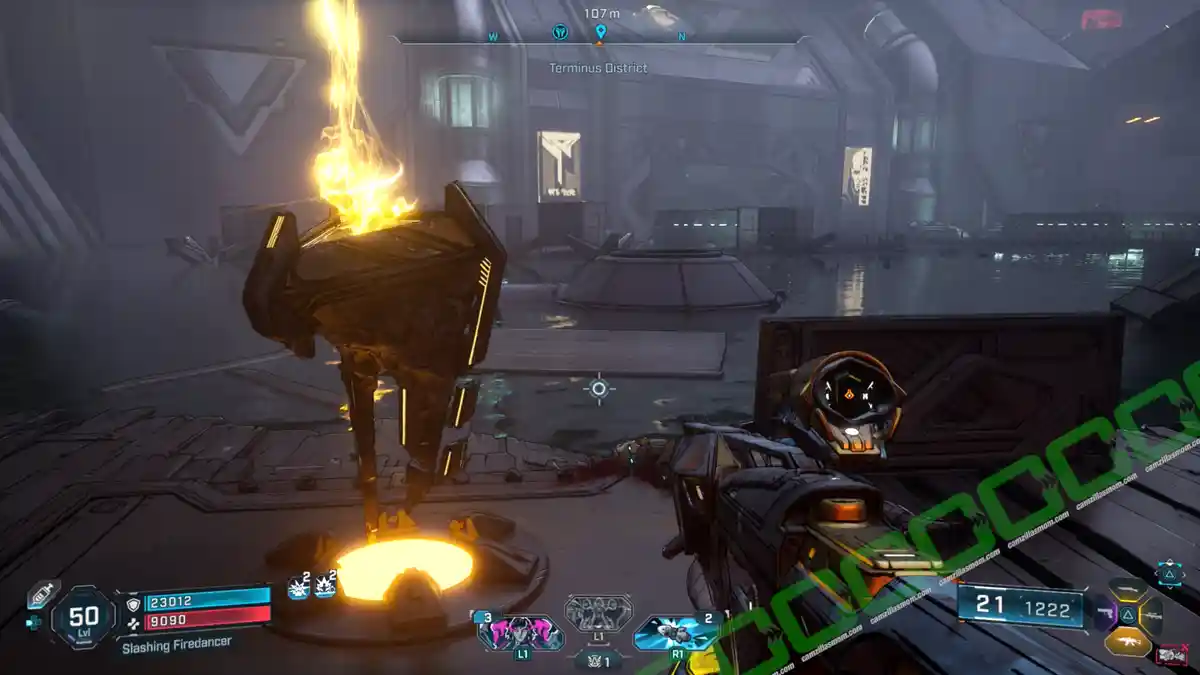Viewport: 1200px width, 675px height.
Task: Select the greyed-out center skill icon
Action: pos(598,613)
